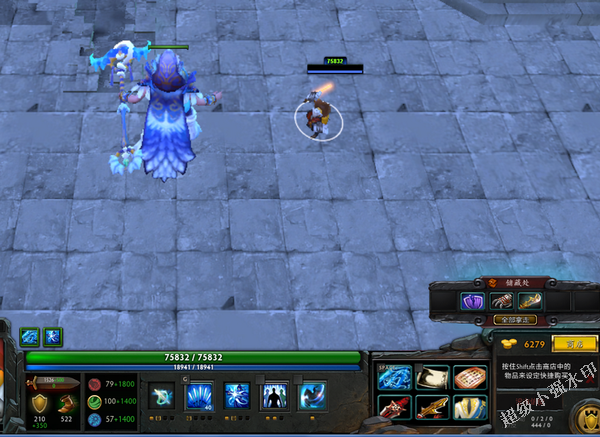Choose the golden blade item in the stash
Image resolution: width=600 pixels, height=437 pixels.
(529, 300)
